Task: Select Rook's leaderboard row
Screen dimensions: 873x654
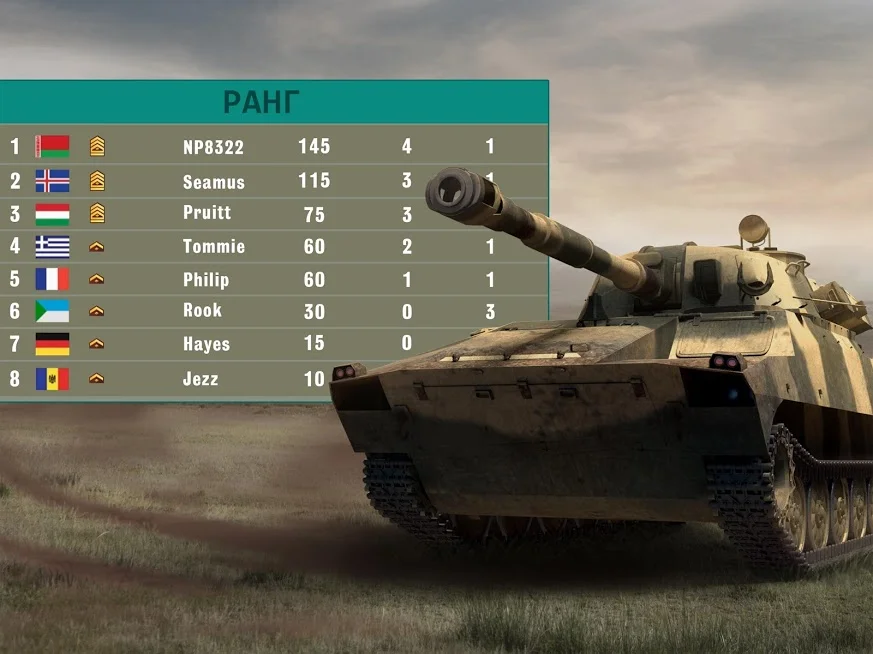Action: (202, 311)
